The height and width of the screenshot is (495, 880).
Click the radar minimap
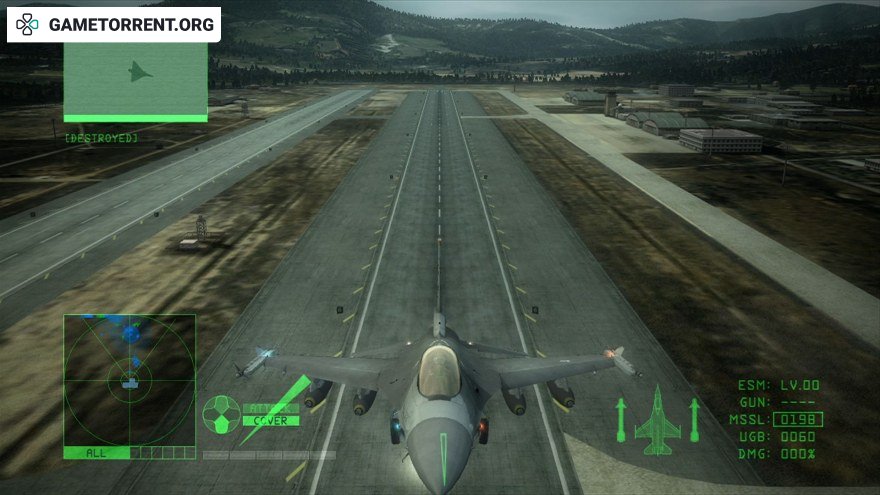[130, 380]
